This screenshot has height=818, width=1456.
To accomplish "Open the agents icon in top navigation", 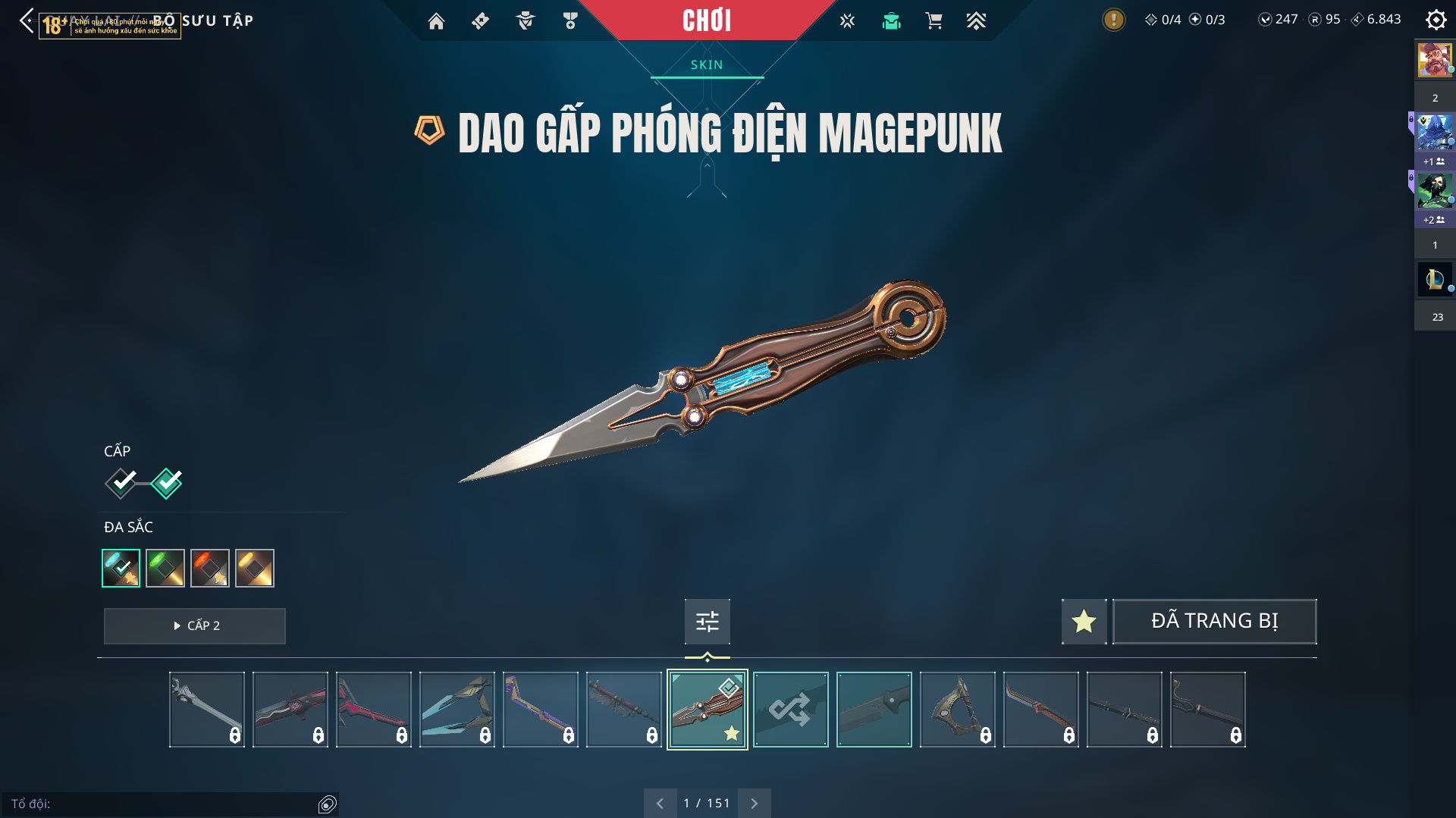I will coord(525,21).
